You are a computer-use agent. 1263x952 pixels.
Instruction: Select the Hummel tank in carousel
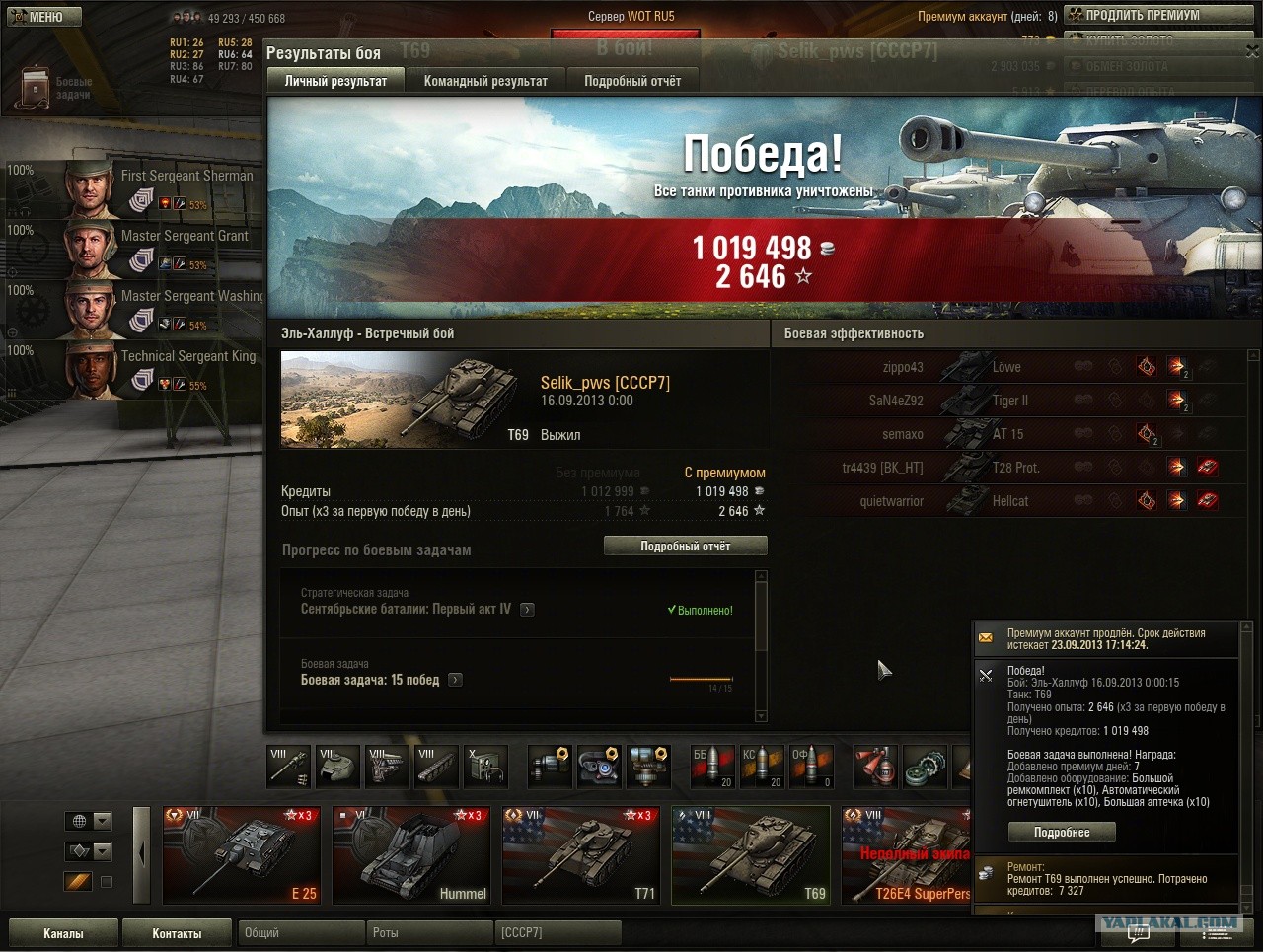pyautogui.click(x=411, y=855)
